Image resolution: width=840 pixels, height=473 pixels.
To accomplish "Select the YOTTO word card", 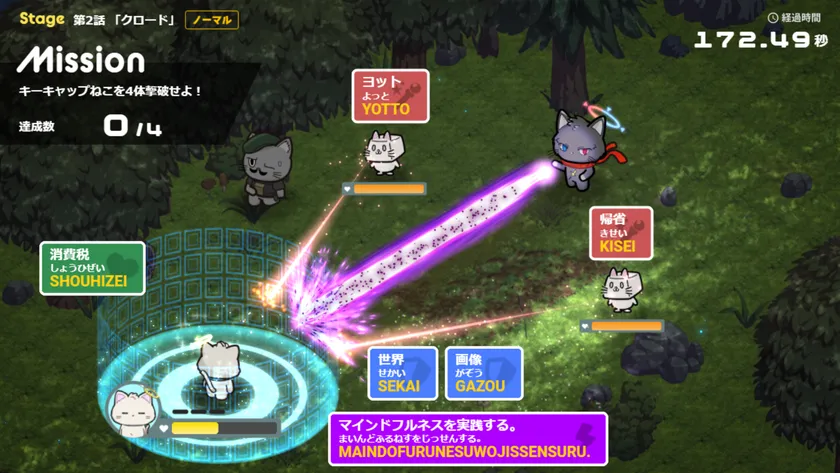I will coord(390,96).
